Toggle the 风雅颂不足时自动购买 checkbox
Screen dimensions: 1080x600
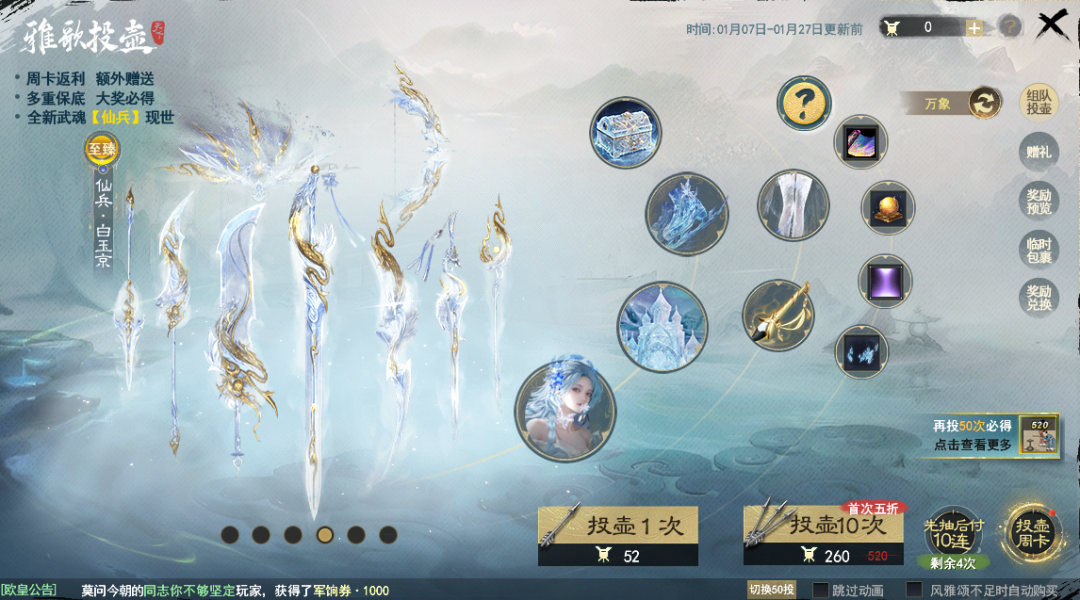coord(914,590)
